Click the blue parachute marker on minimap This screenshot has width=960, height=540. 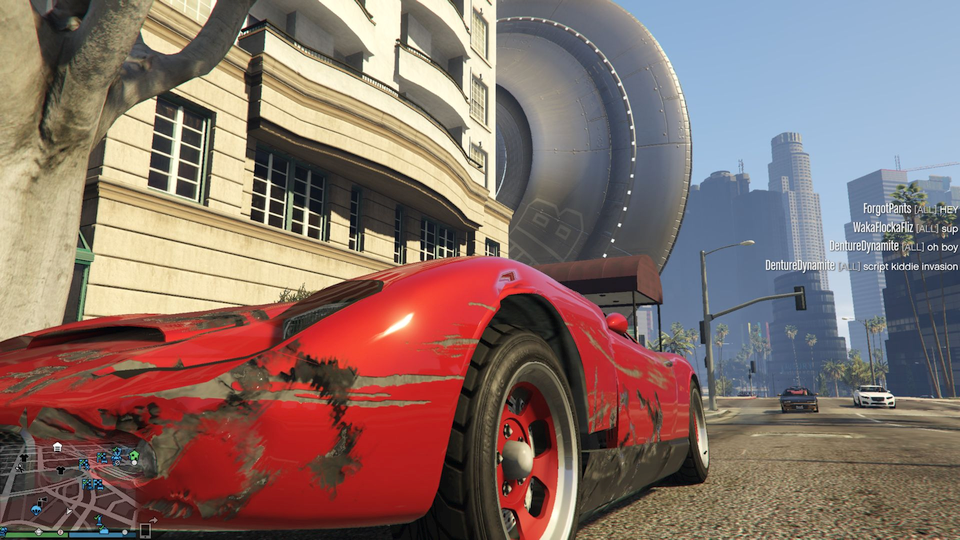(x=36, y=509)
